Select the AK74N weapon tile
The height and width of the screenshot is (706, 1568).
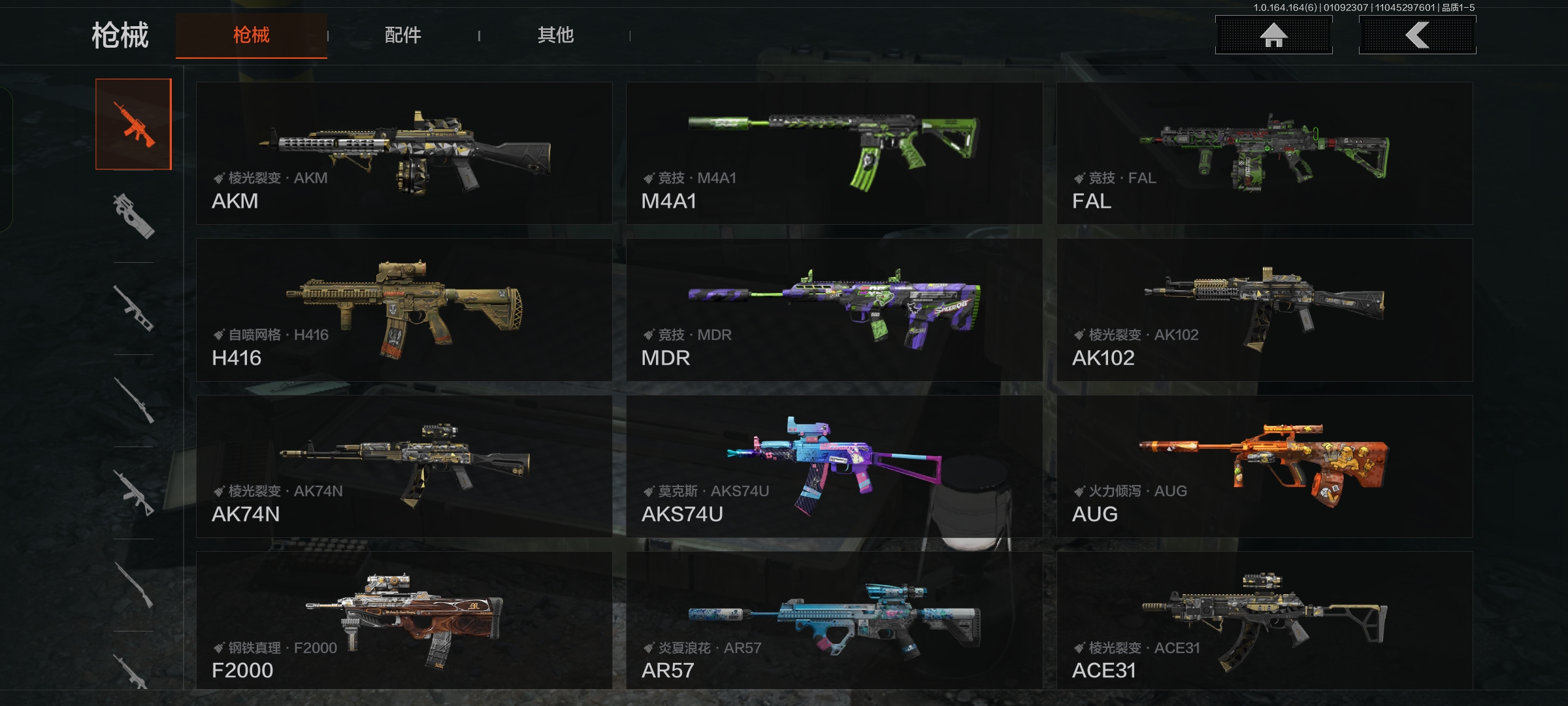tap(404, 466)
